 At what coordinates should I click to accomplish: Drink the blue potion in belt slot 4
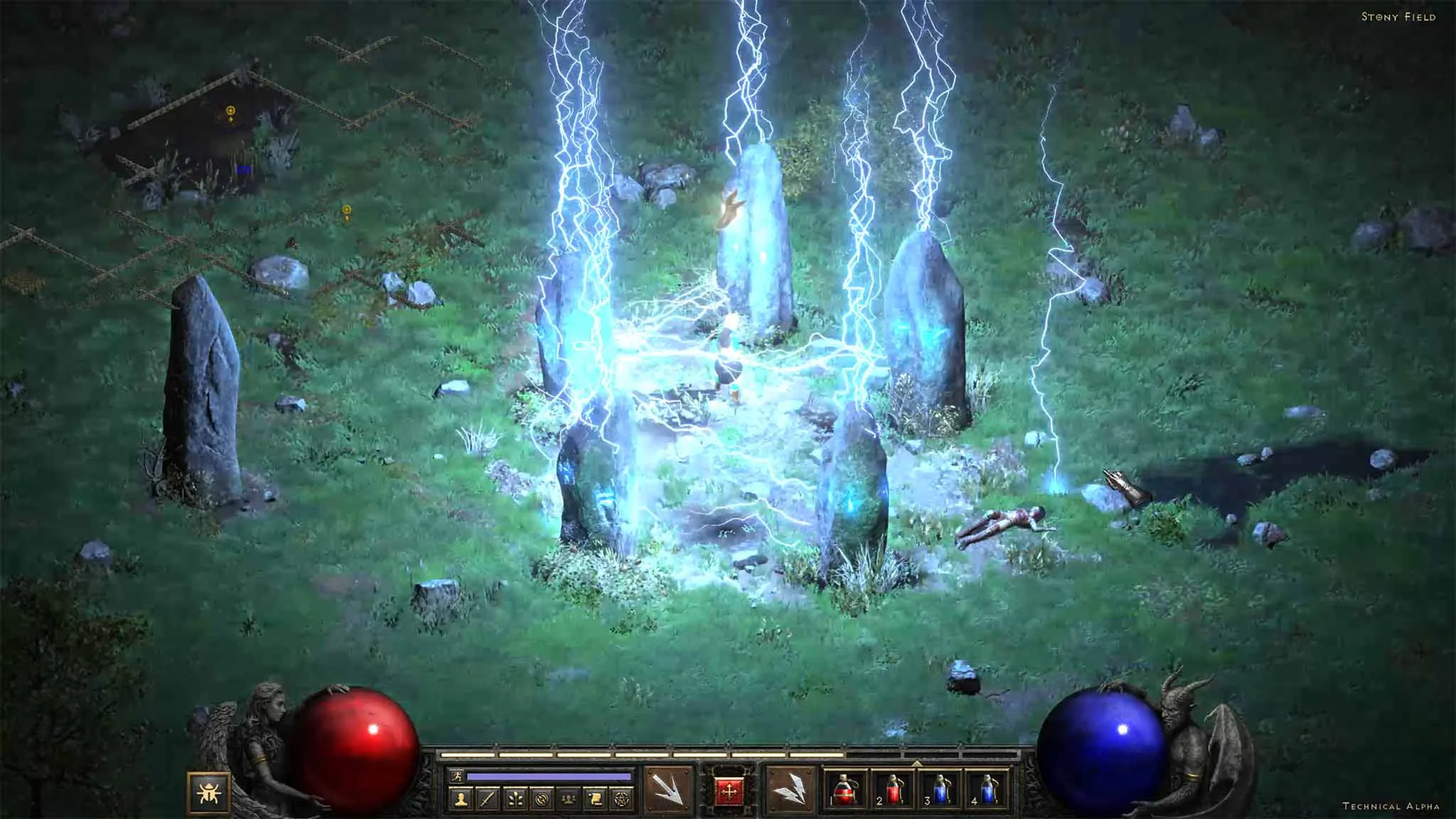coord(987,791)
